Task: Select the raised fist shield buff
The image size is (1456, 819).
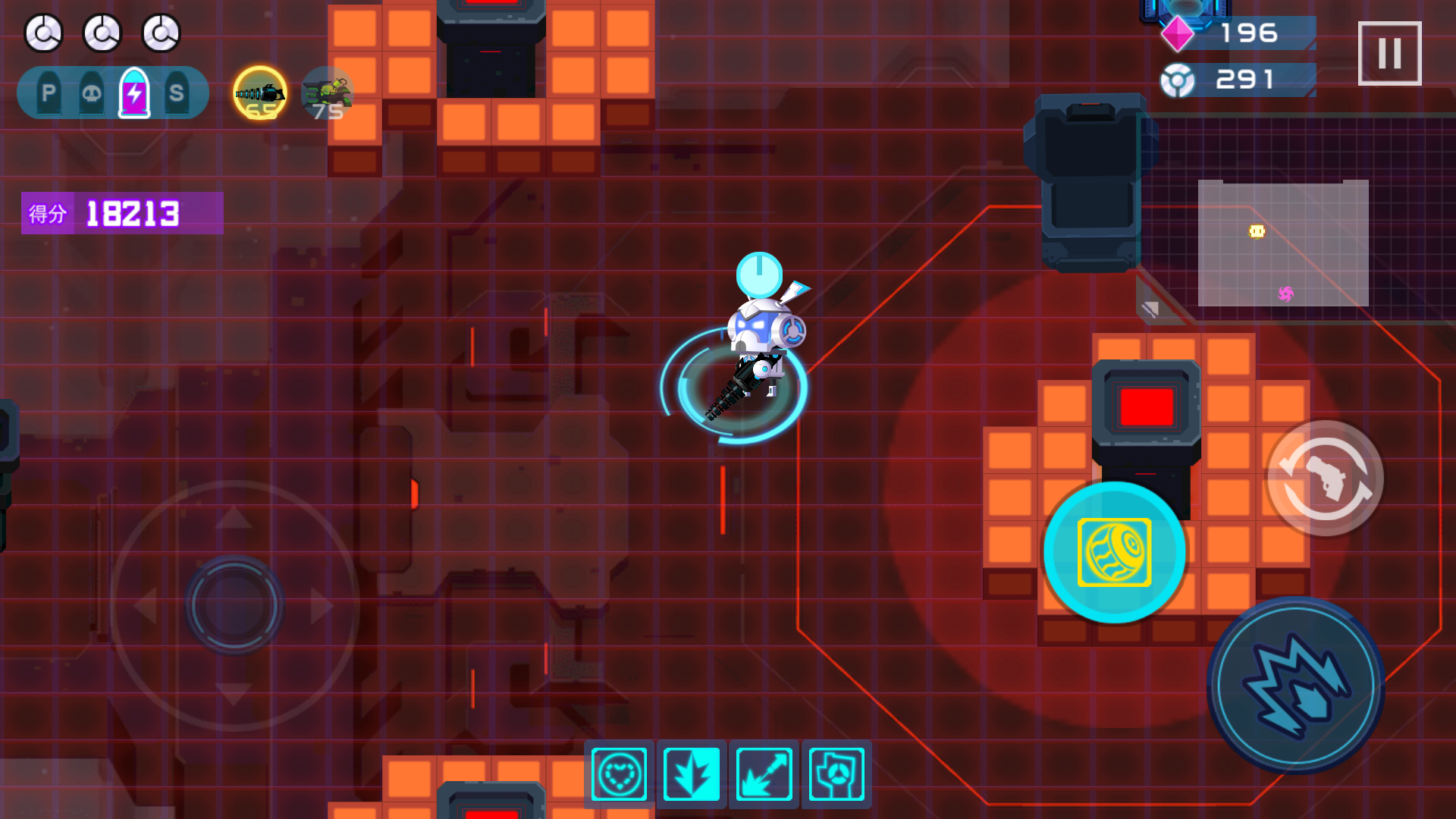Action: click(836, 774)
